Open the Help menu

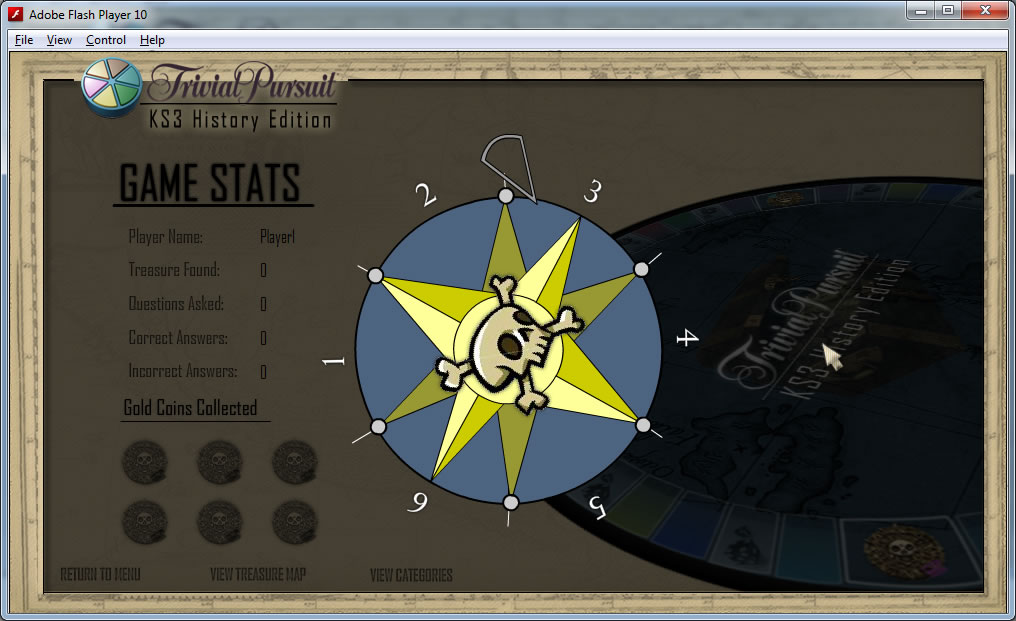pos(152,40)
